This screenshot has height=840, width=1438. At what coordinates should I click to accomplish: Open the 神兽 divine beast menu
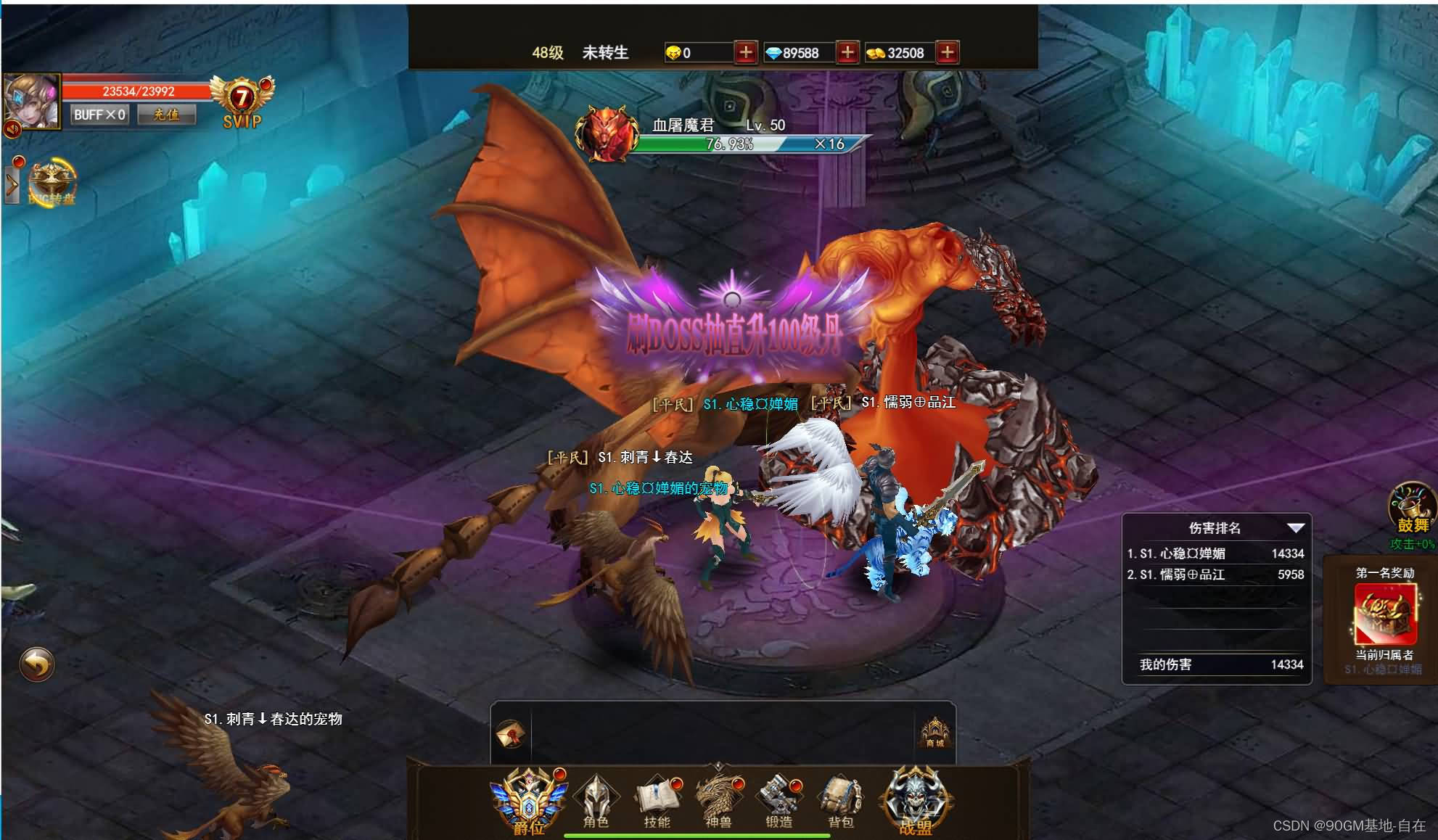click(x=718, y=802)
